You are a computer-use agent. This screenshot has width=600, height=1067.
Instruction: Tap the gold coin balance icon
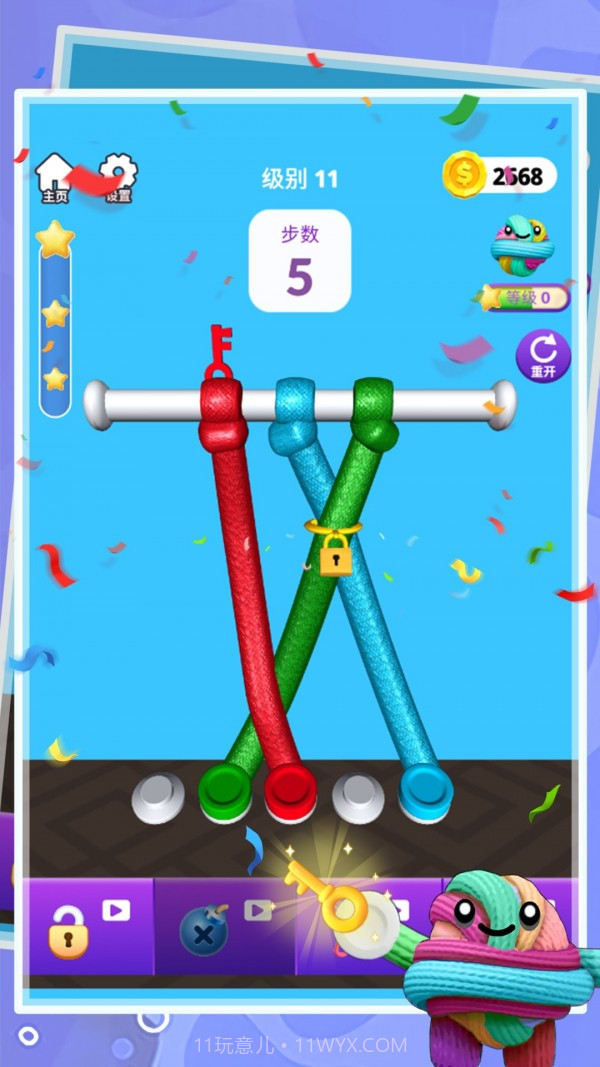click(x=464, y=176)
